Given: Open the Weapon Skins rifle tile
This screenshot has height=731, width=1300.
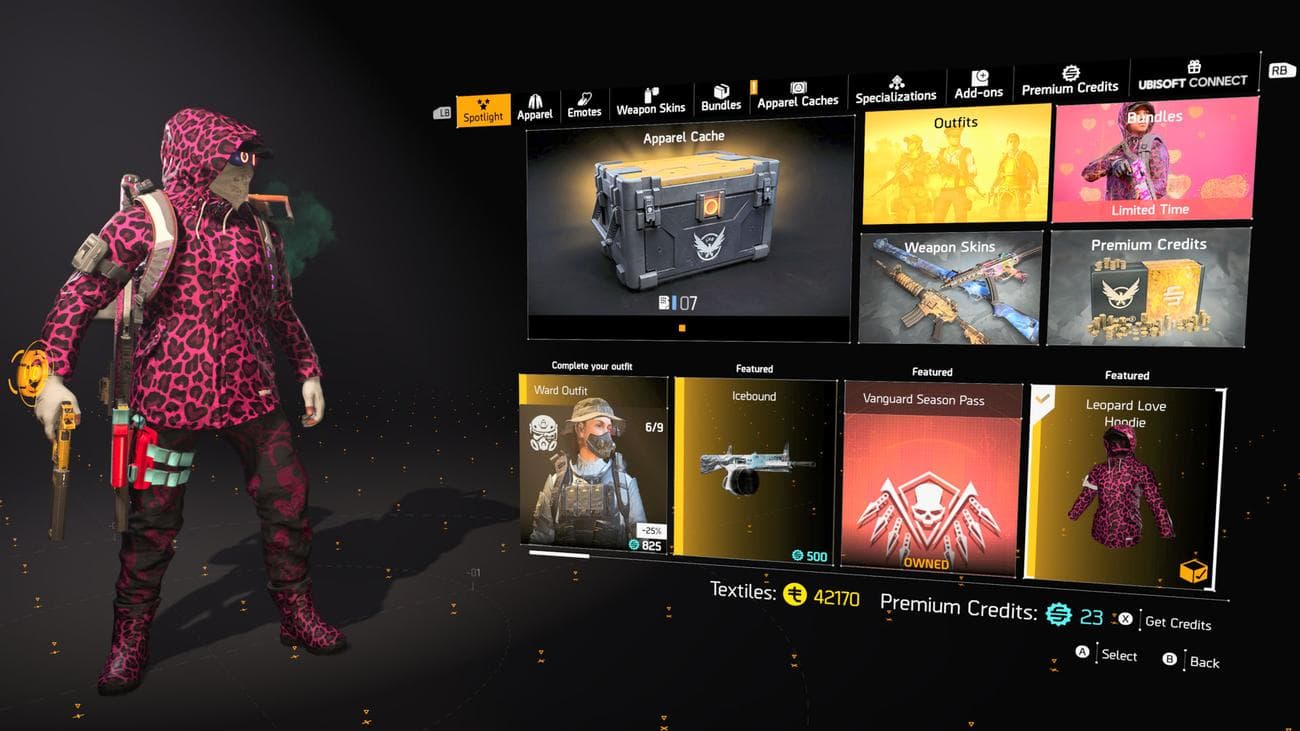Looking at the screenshot, I should click(950, 288).
